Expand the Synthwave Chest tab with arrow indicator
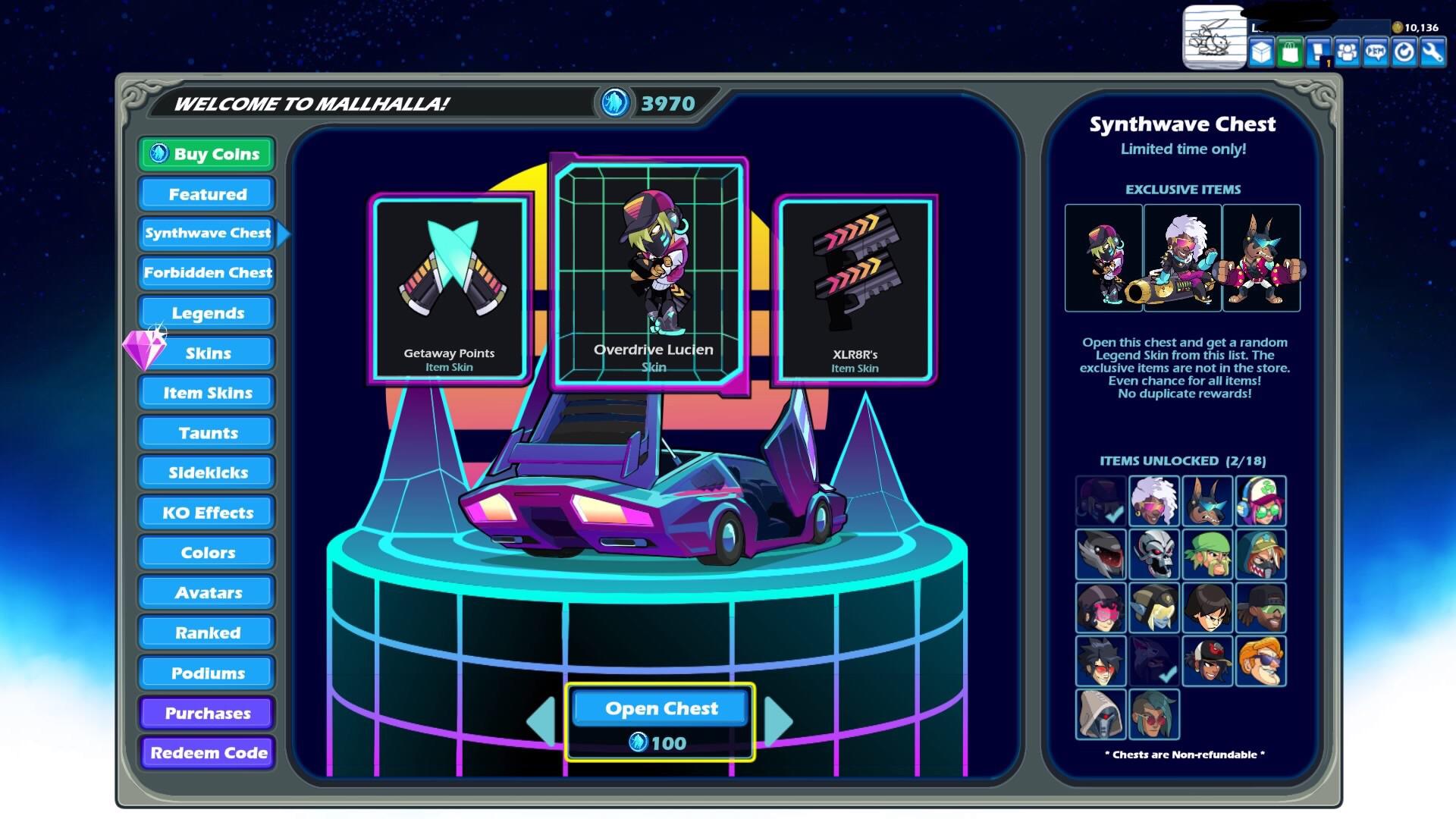This screenshot has height=819, width=1456. point(208,234)
